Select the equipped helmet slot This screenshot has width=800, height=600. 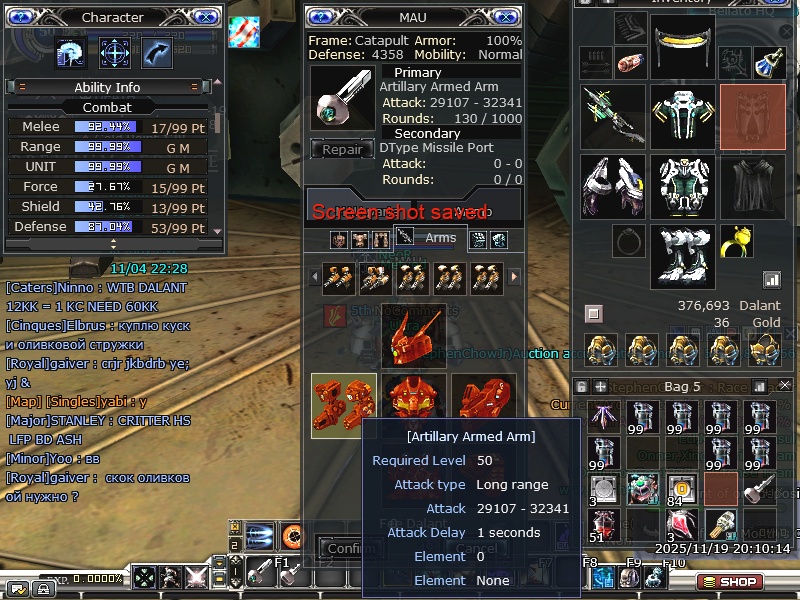pos(683,44)
